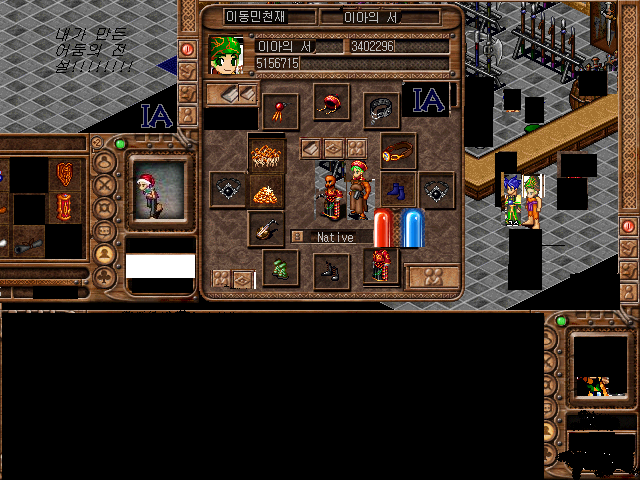Click the crossed swords round button

click(104, 185)
